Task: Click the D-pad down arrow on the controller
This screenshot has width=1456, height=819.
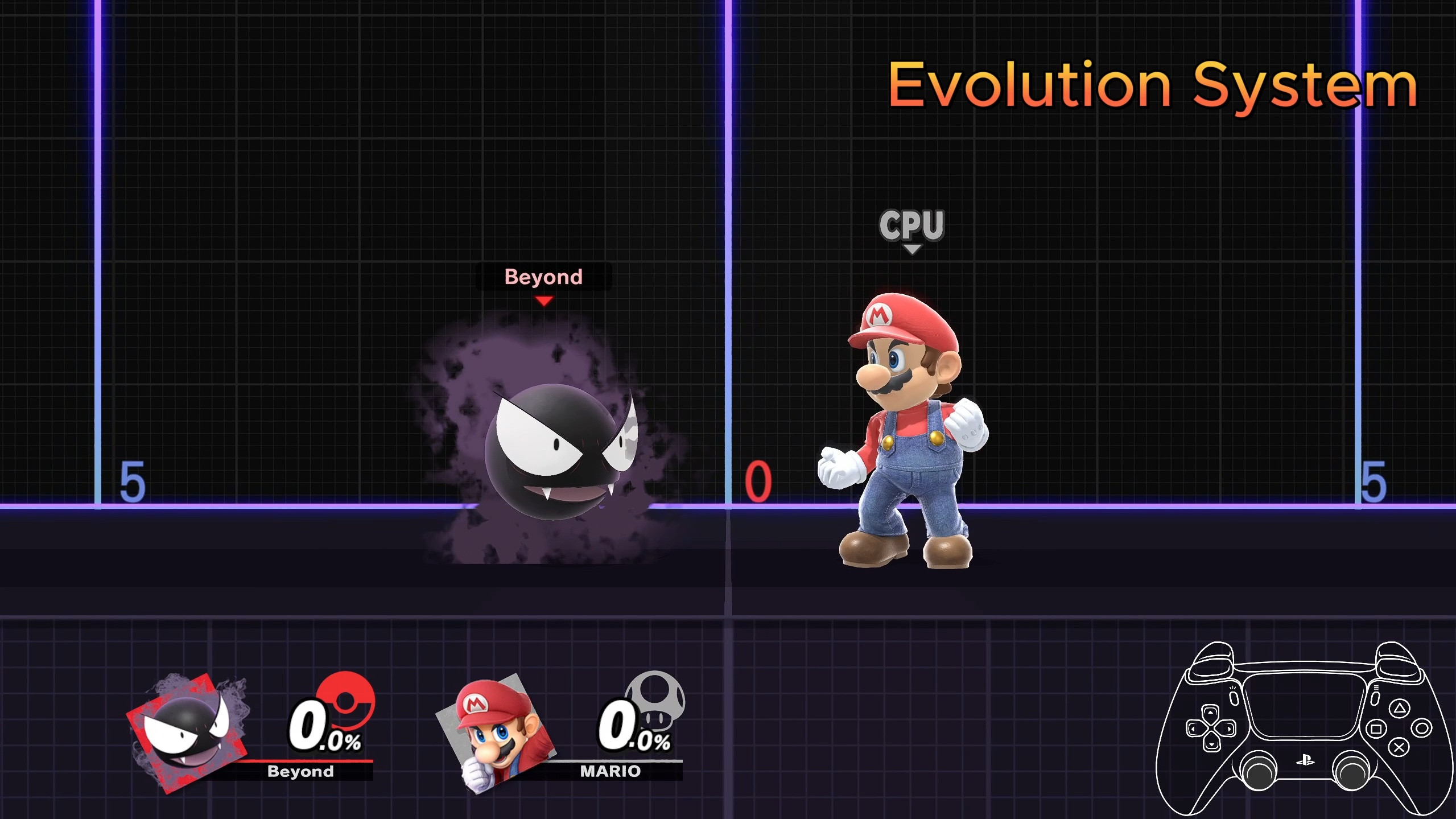Action: 1211,744
